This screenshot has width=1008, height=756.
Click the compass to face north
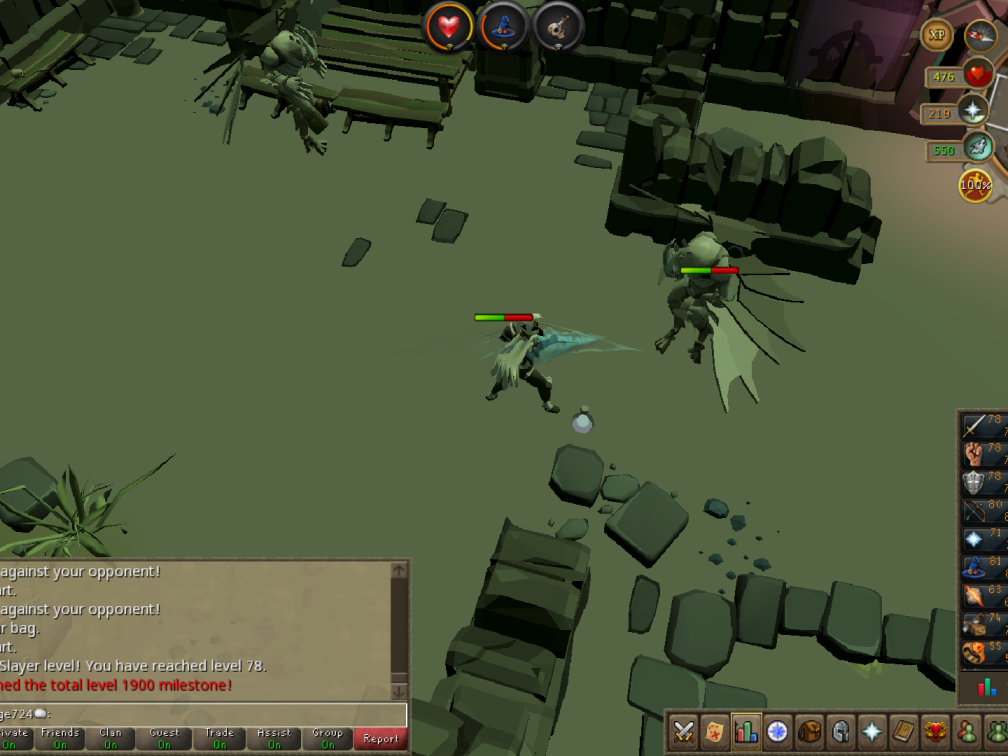point(982,36)
